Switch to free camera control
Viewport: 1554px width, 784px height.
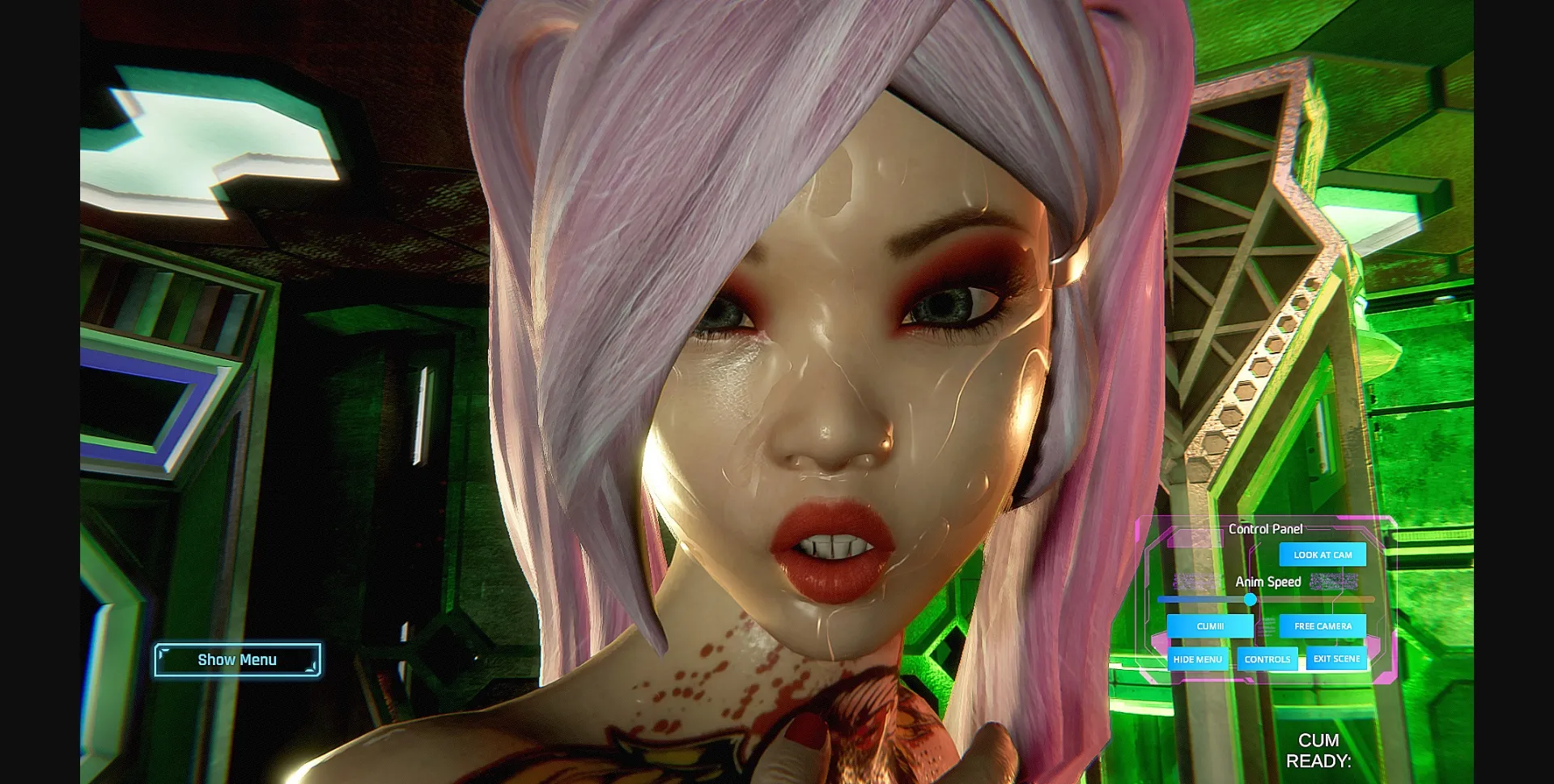tap(1323, 625)
